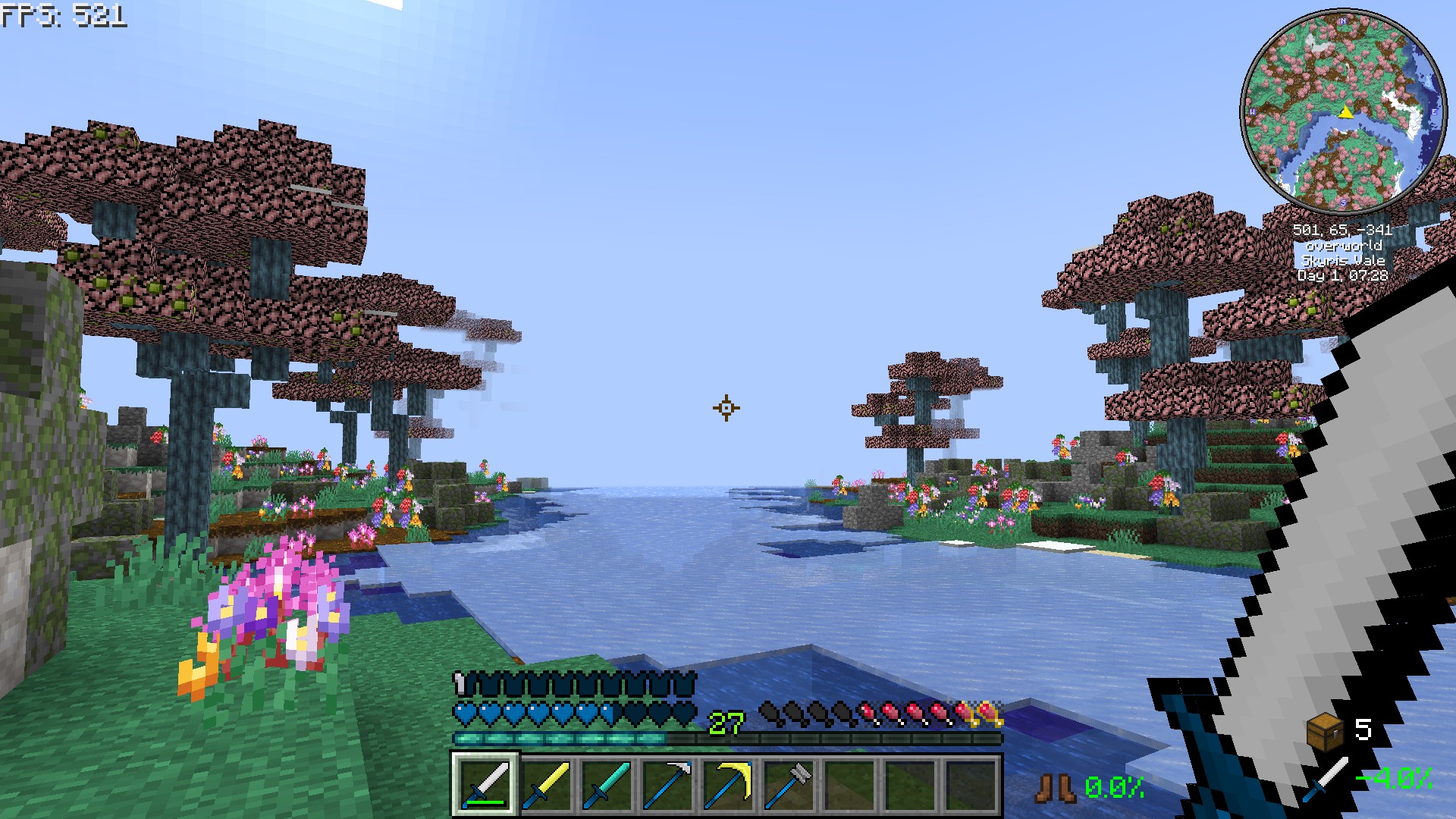Screen dimensions: 1456x819
Task: Select the yellow-headed pickaxe hotbar slot
Action: point(728,784)
